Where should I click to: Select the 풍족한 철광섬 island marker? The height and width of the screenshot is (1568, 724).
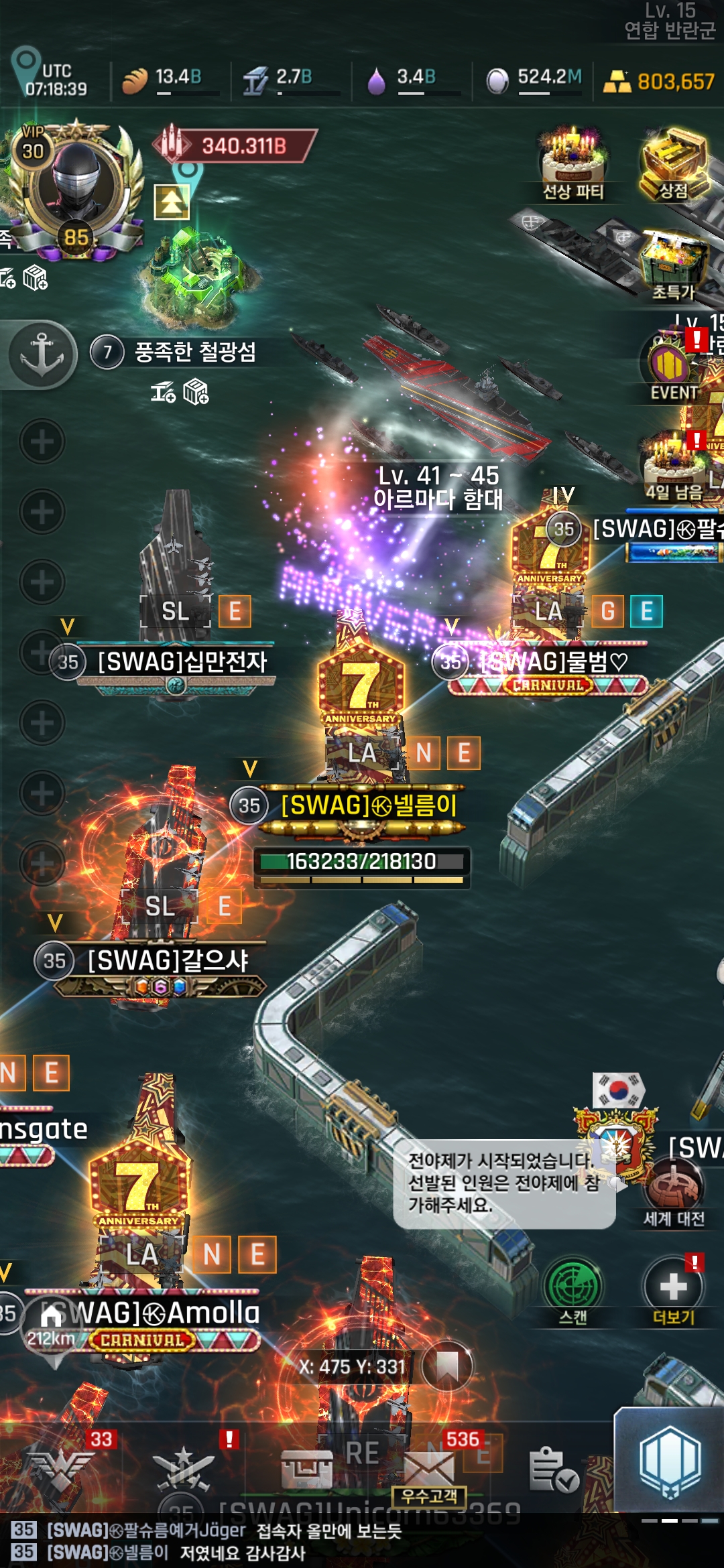click(194, 351)
